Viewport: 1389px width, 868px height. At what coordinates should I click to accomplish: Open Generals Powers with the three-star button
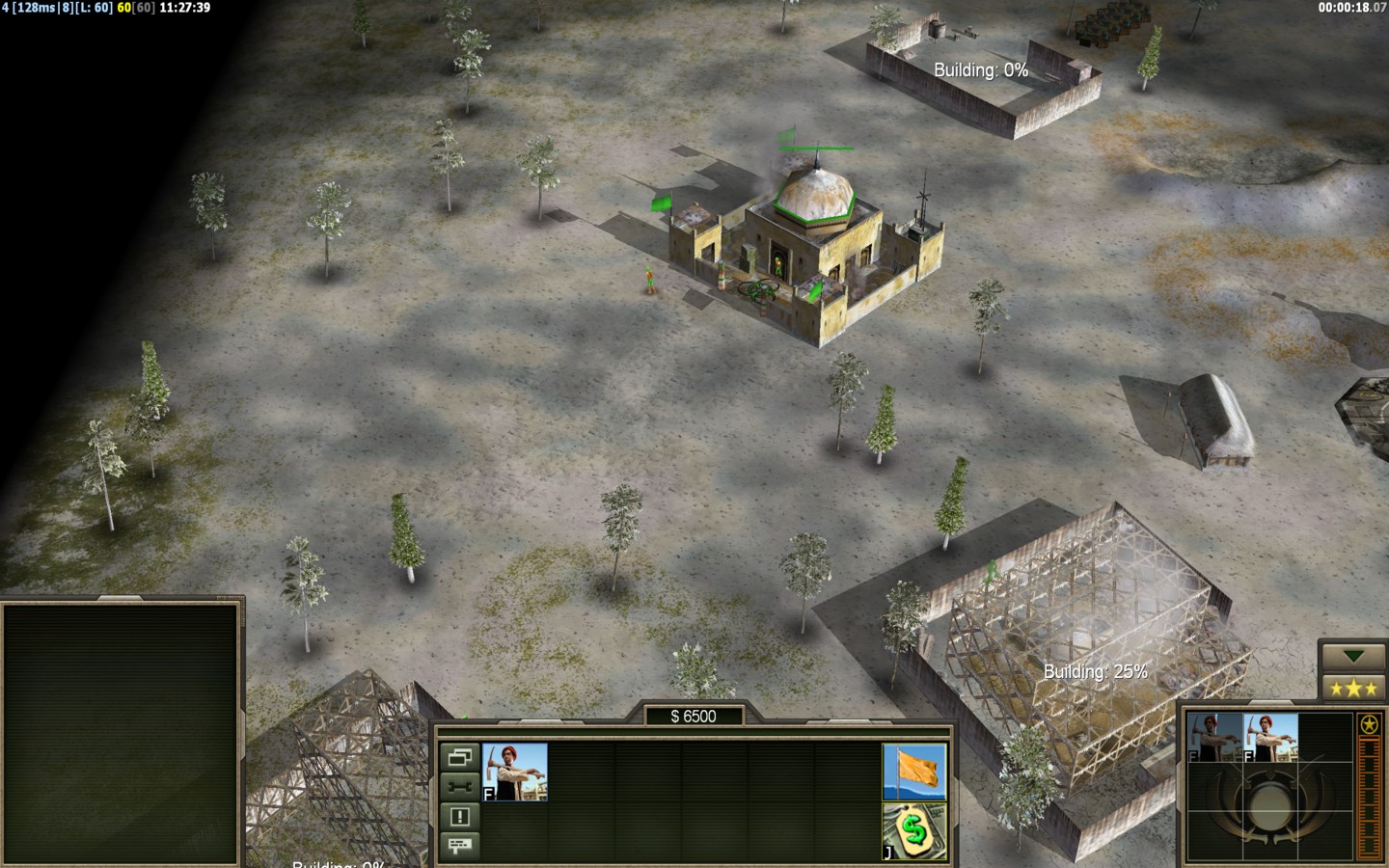click(1352, 688)
